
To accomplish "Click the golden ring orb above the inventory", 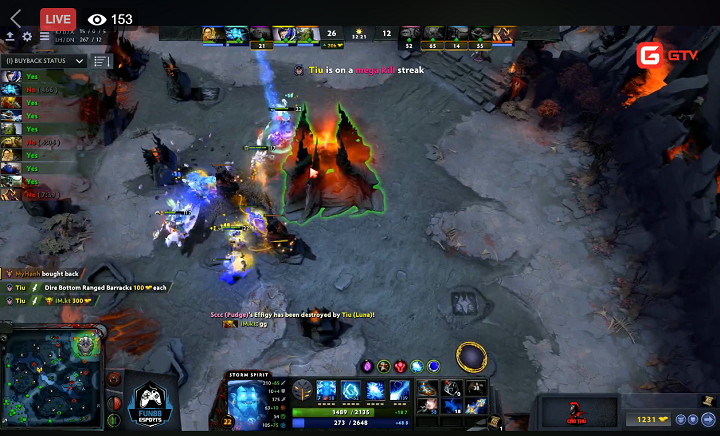I will pyautogui.click(x=472, y=355).
